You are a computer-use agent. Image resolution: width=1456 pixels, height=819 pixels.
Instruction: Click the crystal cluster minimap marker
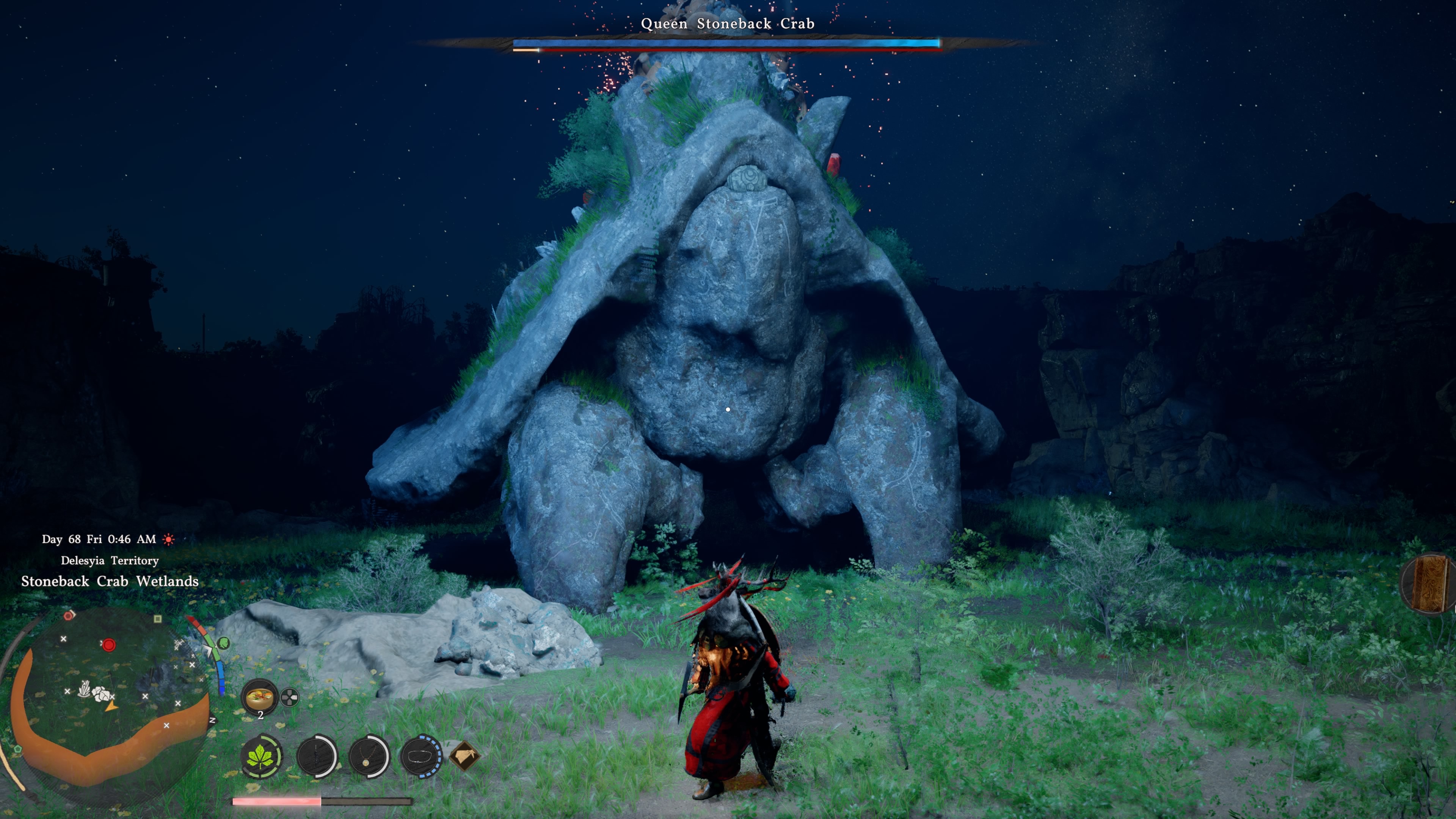point(84,689)
